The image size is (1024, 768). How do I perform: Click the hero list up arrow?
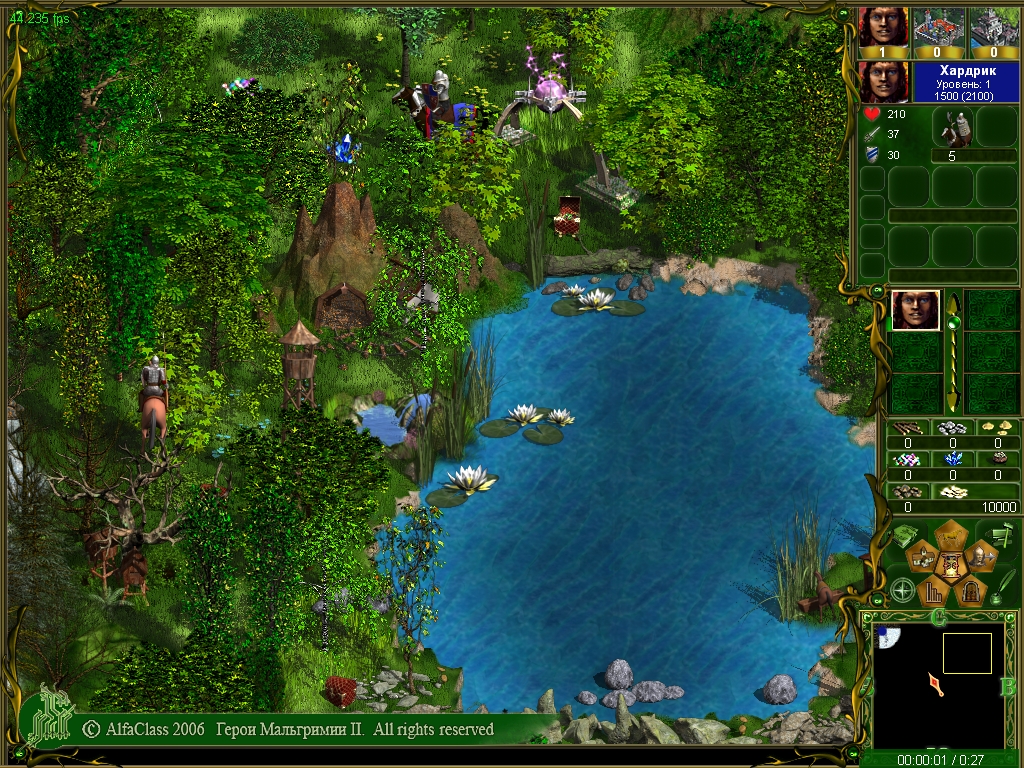click(953, 303)
